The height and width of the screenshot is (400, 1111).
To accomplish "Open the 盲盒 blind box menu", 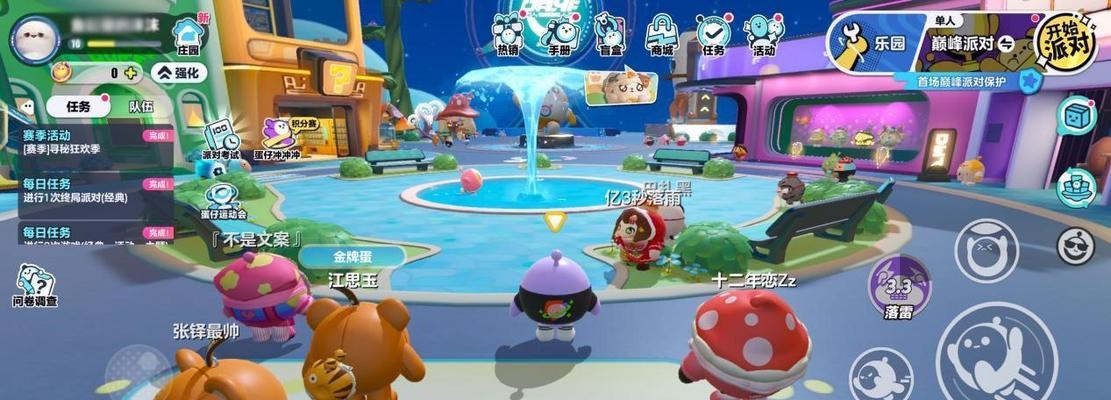I will pos(609,33).
